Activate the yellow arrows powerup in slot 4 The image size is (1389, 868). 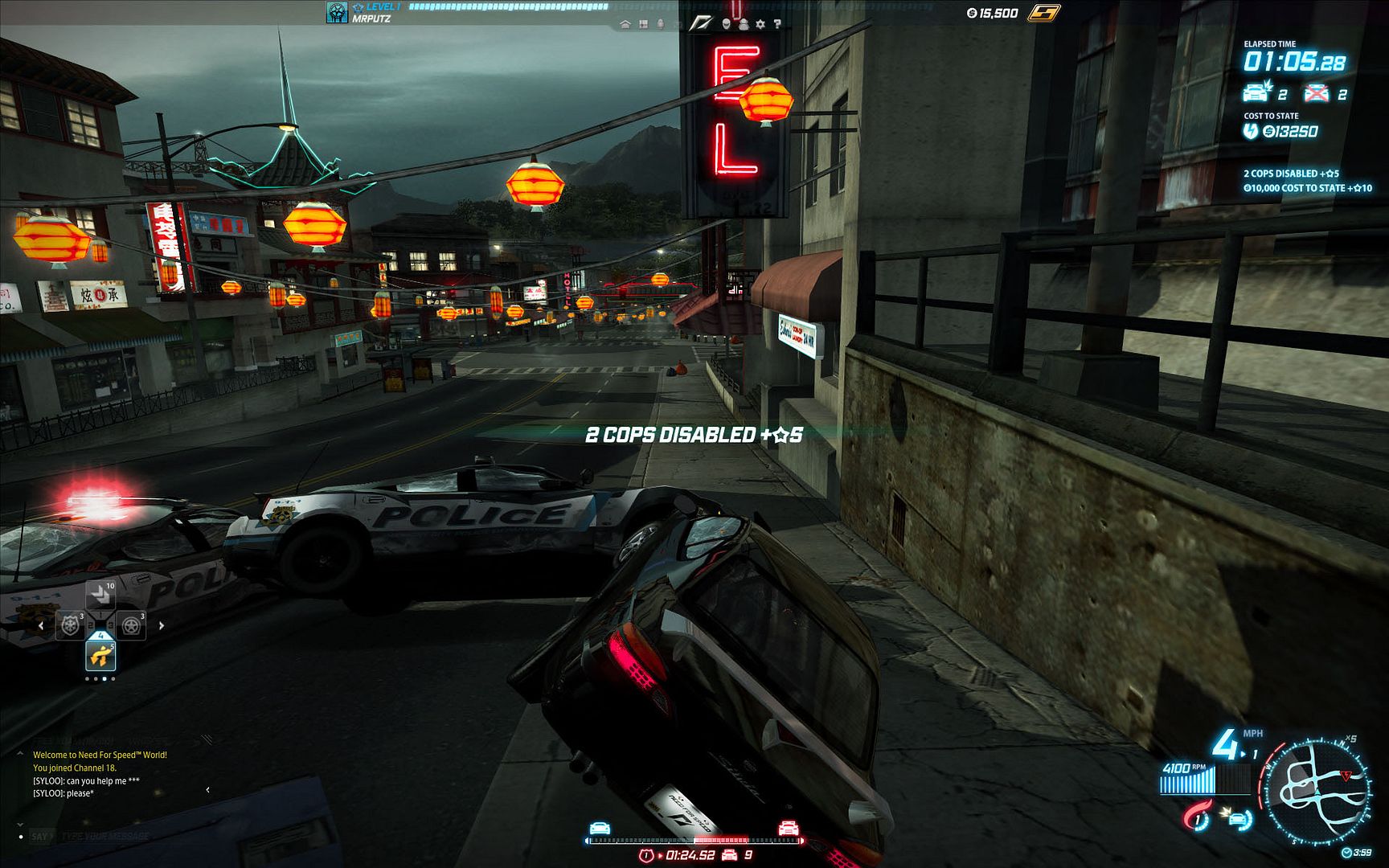[x=100, y=656]
